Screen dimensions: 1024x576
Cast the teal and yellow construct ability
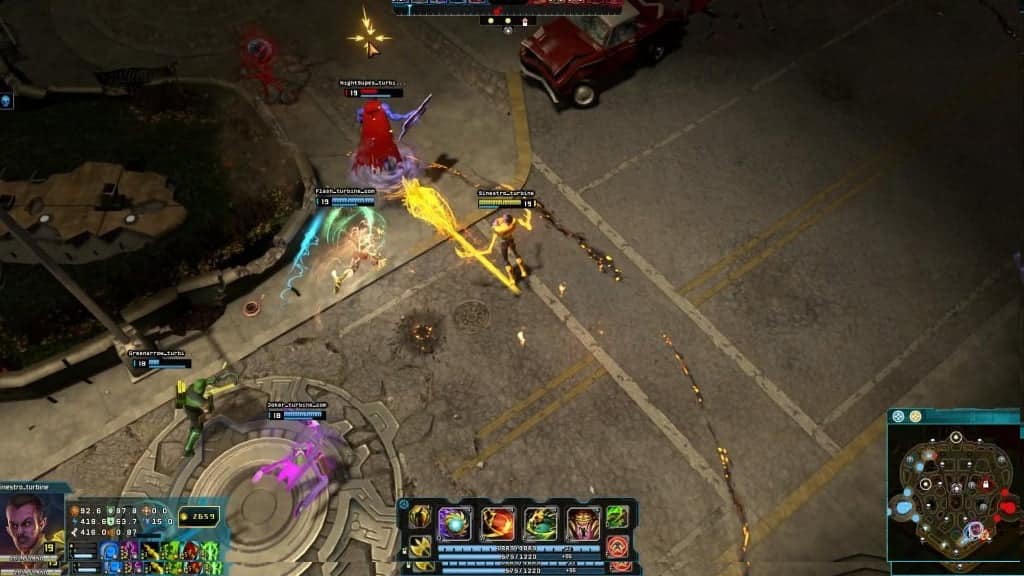541,523
